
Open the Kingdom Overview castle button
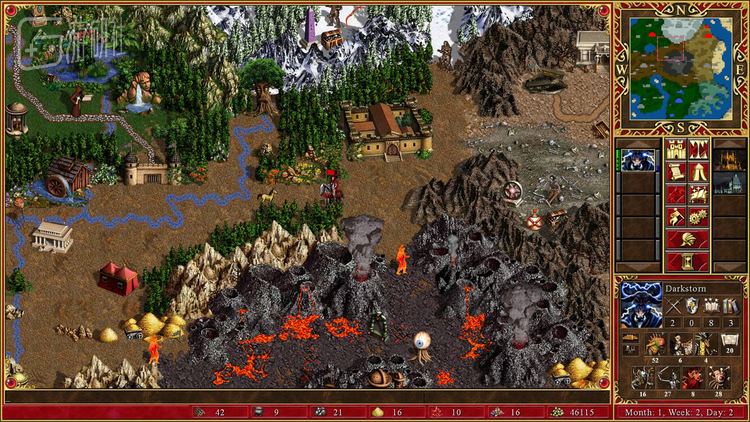(x=676, y=152)
